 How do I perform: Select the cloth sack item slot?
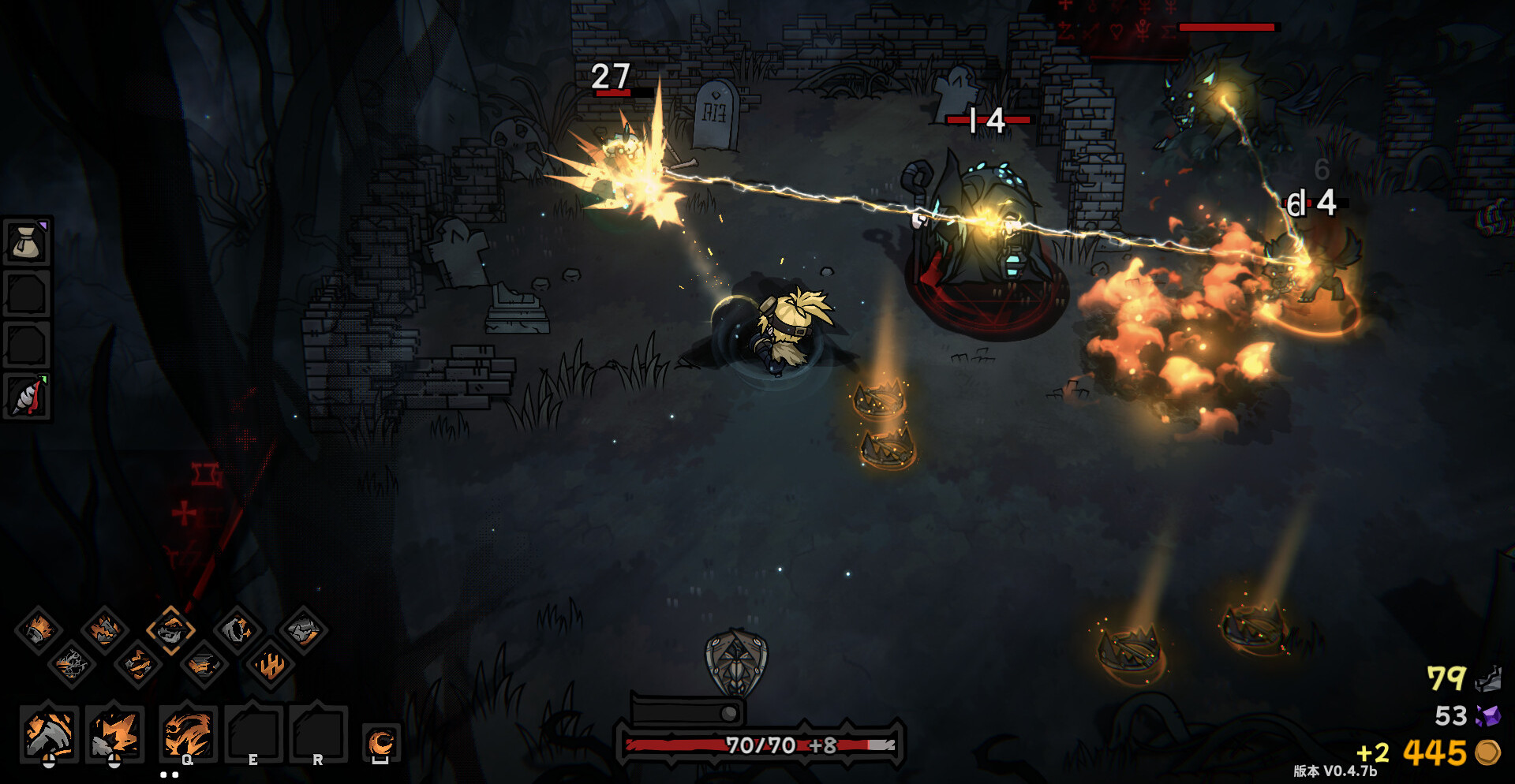coord(28,242)
